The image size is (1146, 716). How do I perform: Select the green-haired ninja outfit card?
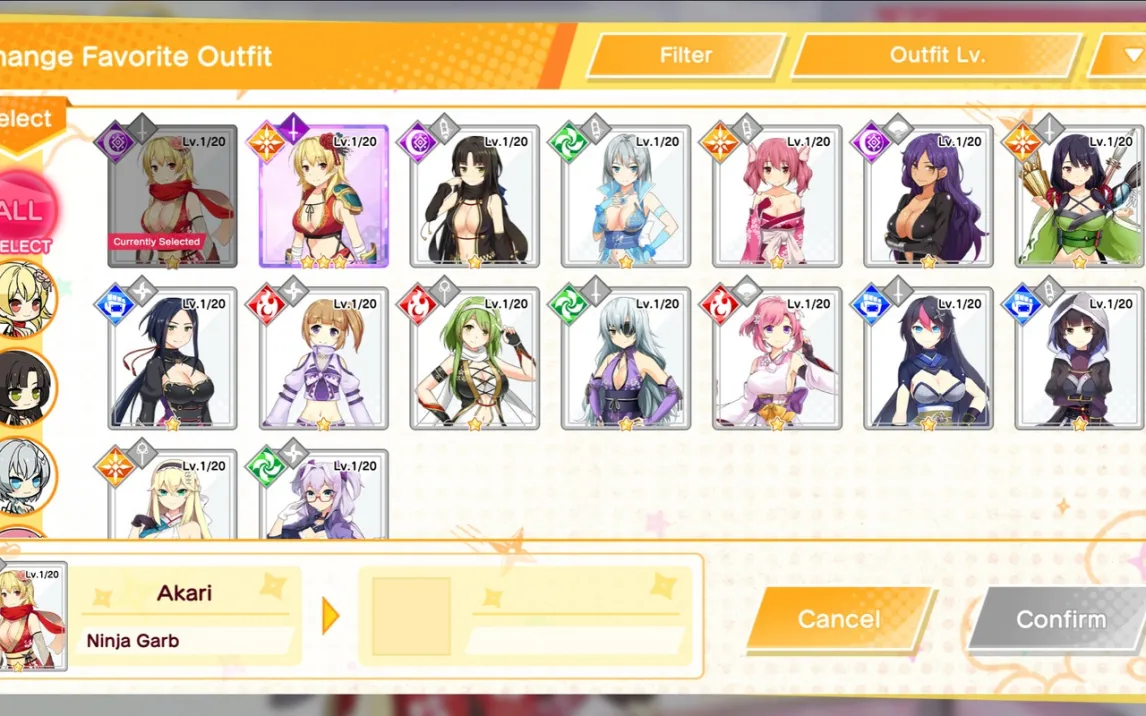point(475,359)
